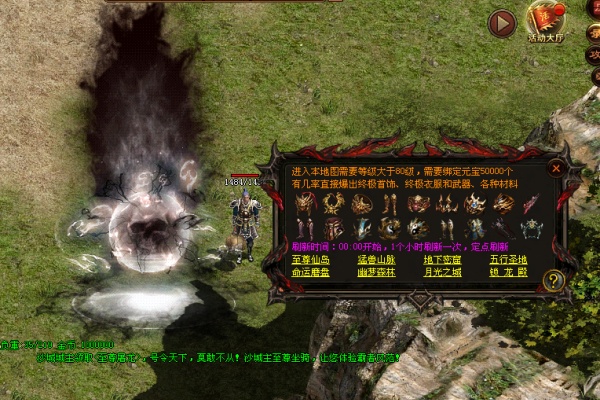Viewport: 600px width, 400px height.
Task: Go to 命运磨盘
Action: tap(311, 272)
